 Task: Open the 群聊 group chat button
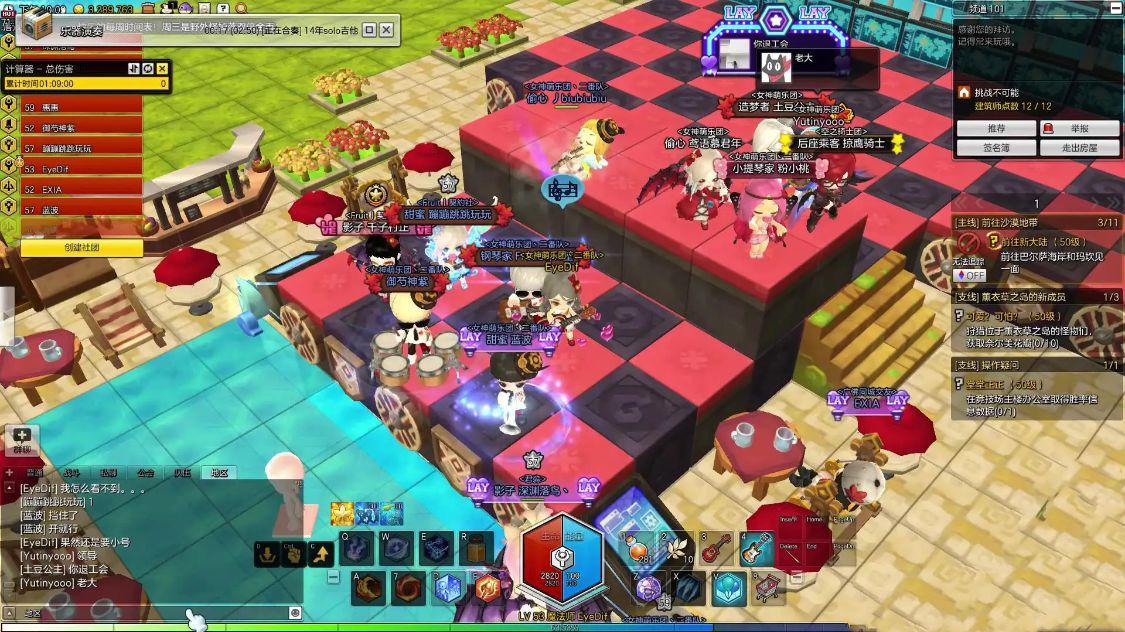click(x=23, y=440)
